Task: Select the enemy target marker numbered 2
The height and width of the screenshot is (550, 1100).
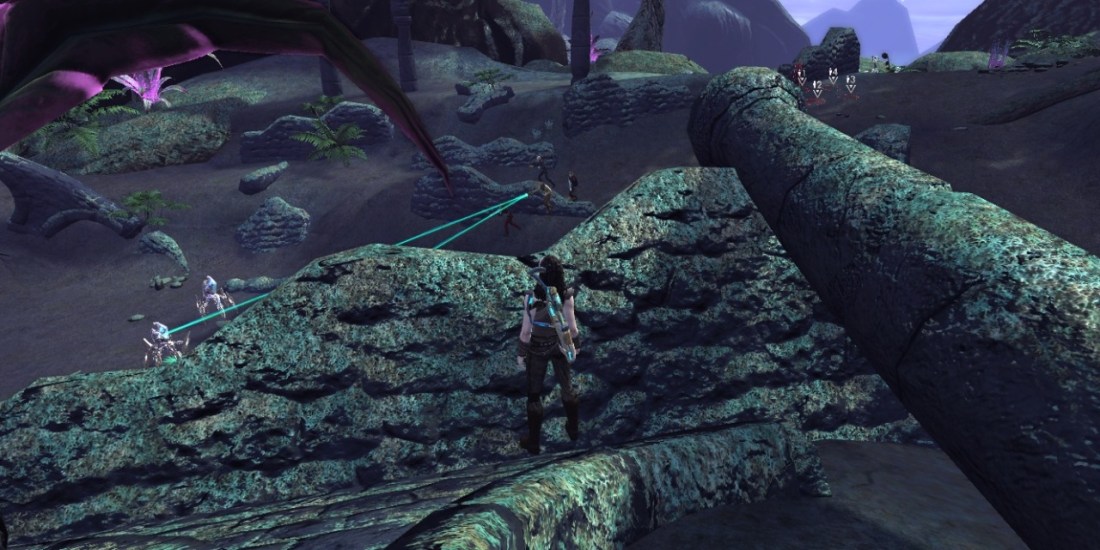Action: point(817,89)
